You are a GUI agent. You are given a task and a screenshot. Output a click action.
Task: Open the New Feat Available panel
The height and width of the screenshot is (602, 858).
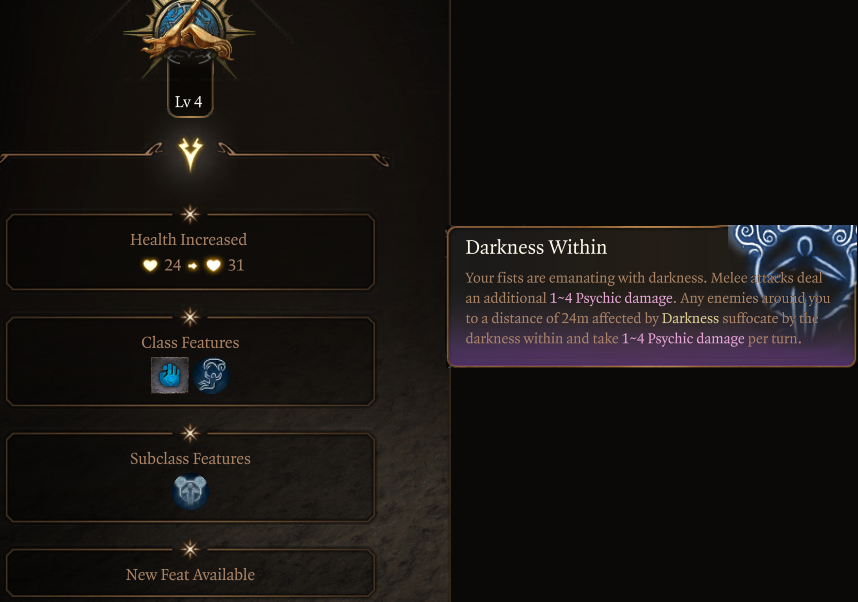click(x=190, y=575)
